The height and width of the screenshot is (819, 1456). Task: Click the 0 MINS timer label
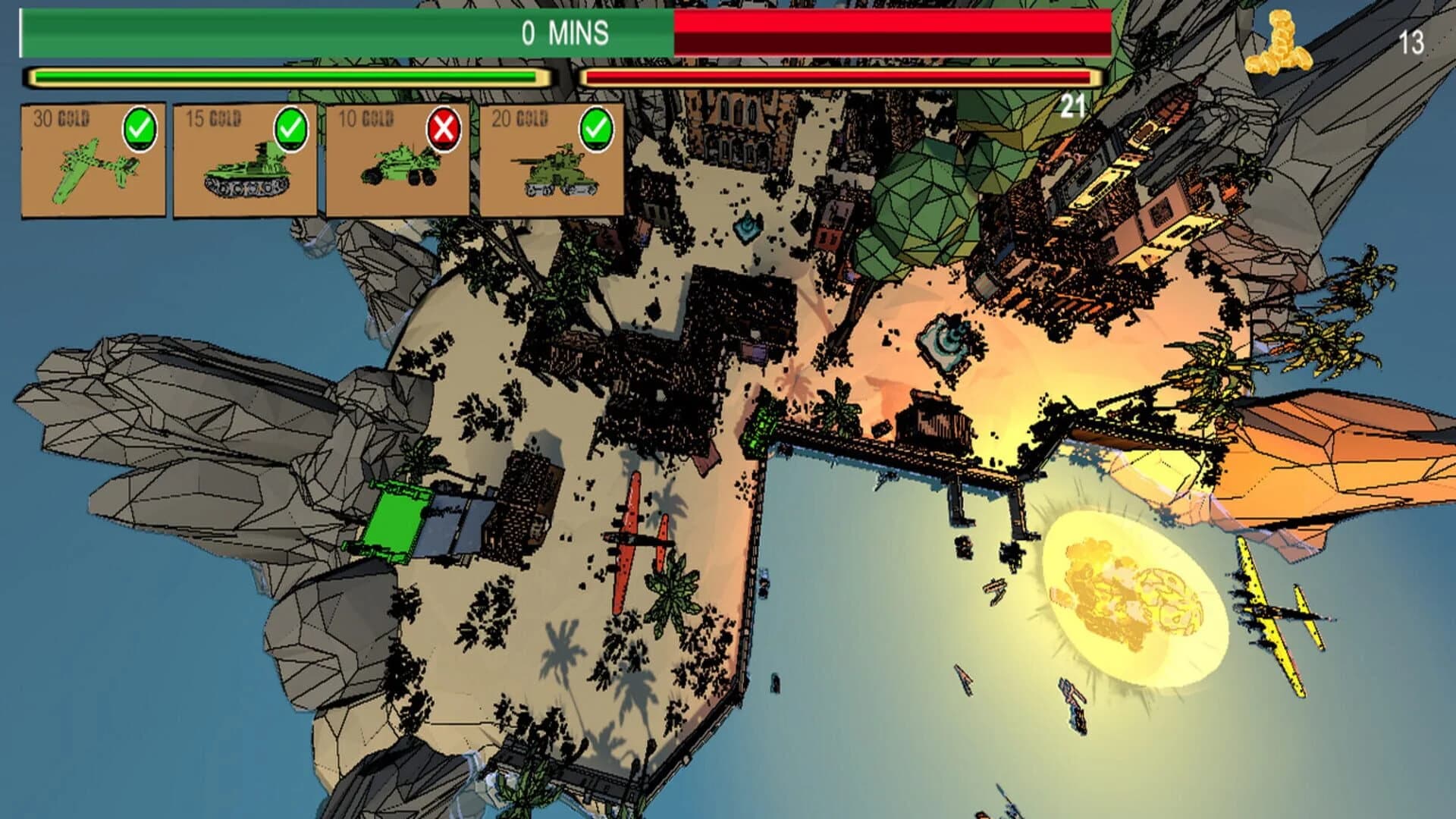pyautogui.click(x=565, y=33)
